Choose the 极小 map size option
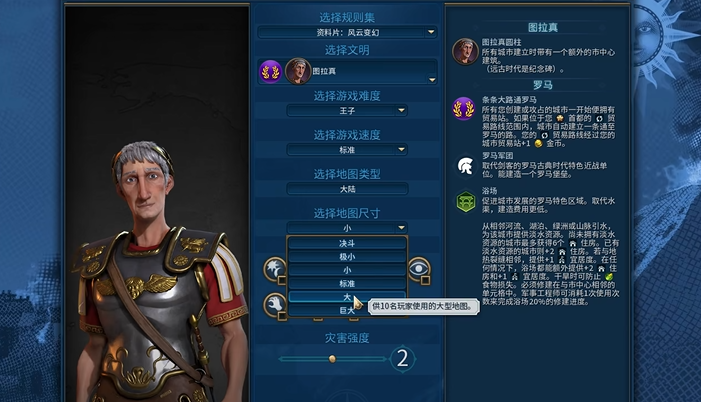This screenshot has height=402, width=701. 347,256
